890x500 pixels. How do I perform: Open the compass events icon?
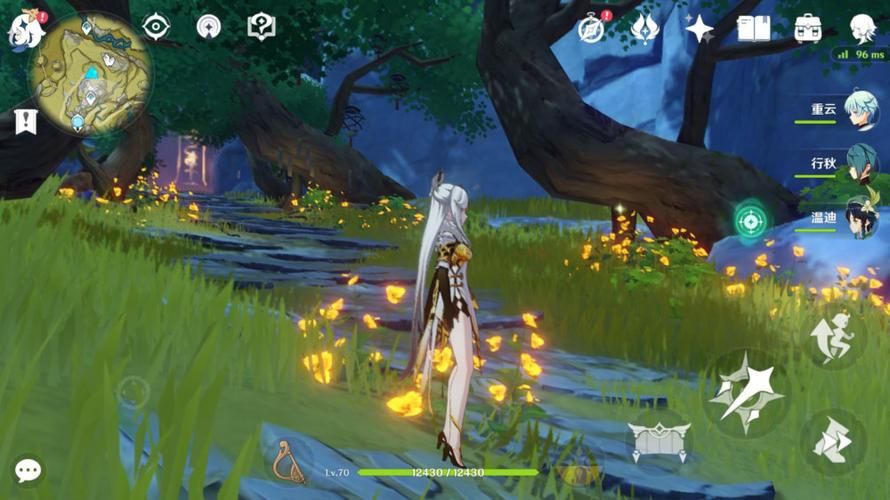tap(592, 29)
